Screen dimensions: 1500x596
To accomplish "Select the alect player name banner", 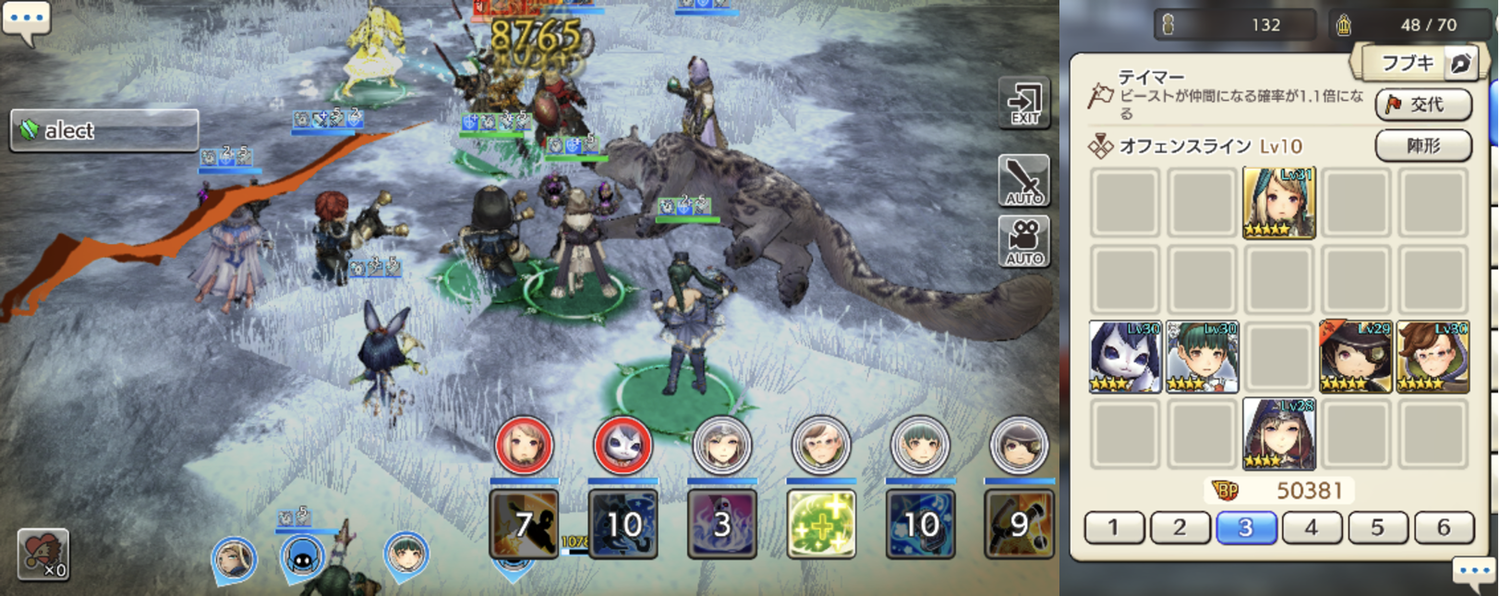I will pyautogui.click(x=104, y=131).
